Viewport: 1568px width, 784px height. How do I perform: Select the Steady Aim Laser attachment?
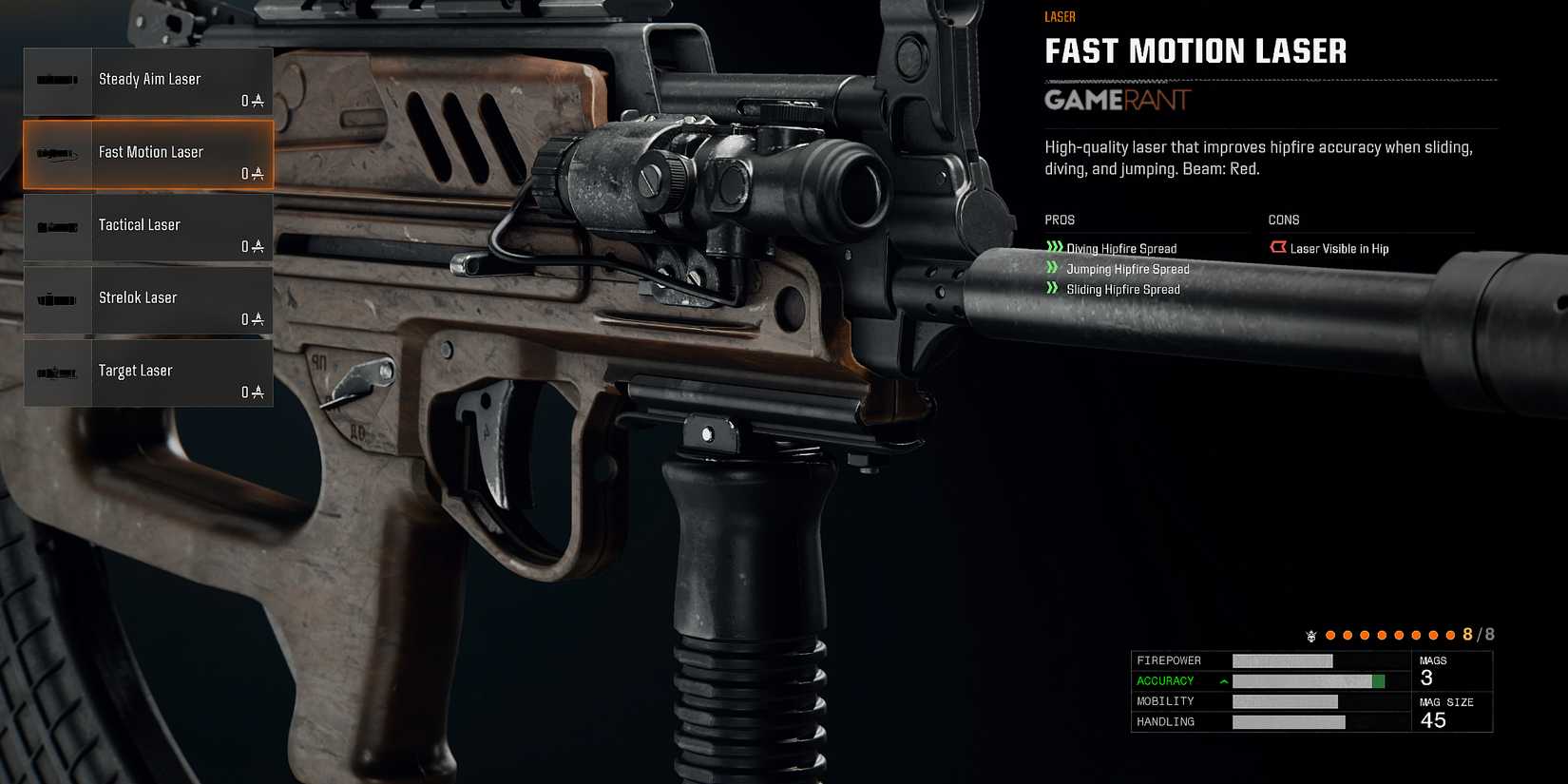pyautogui.click(x=148, y=82)
